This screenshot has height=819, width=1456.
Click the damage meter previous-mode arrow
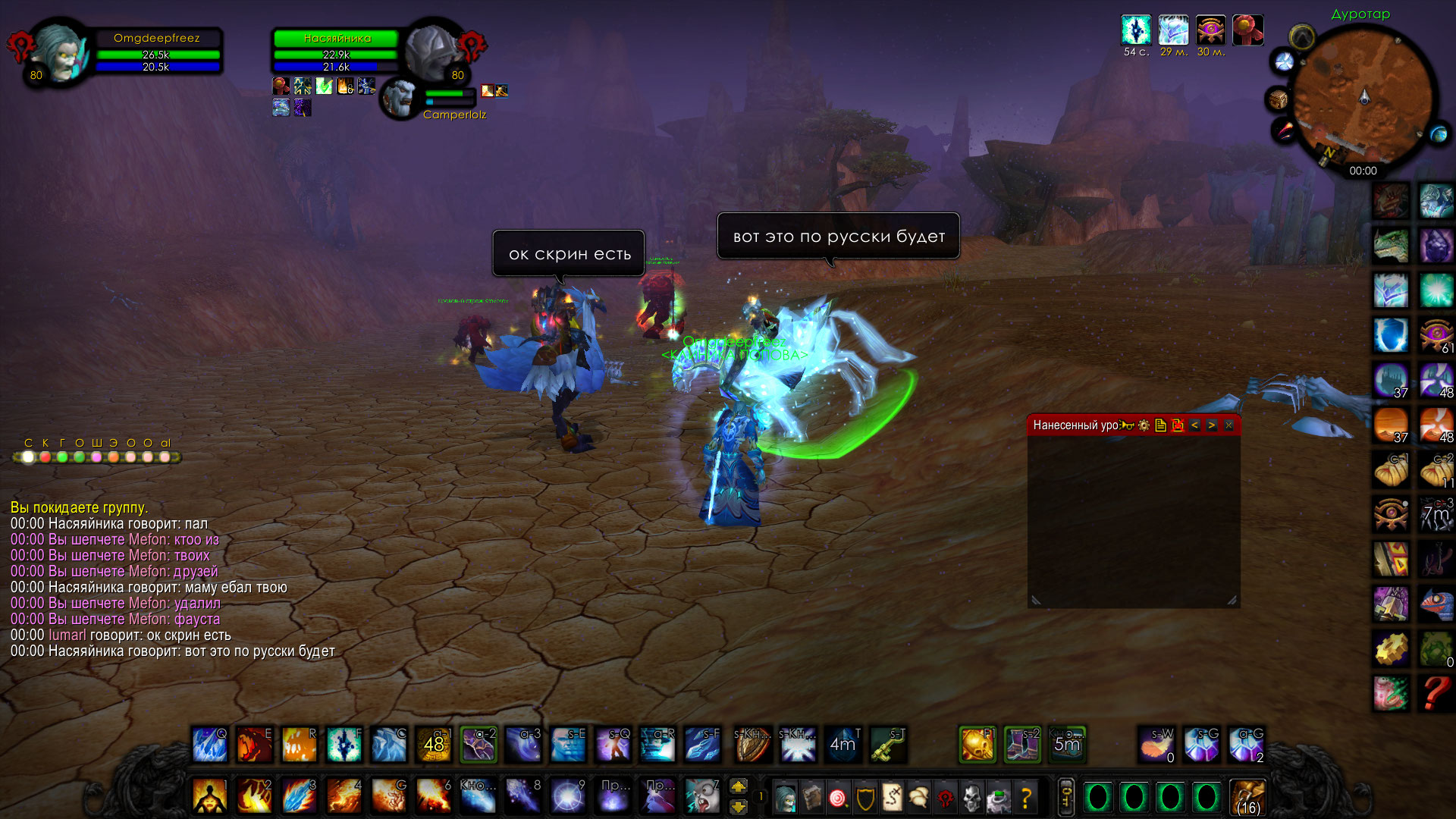click(1194, 425)
